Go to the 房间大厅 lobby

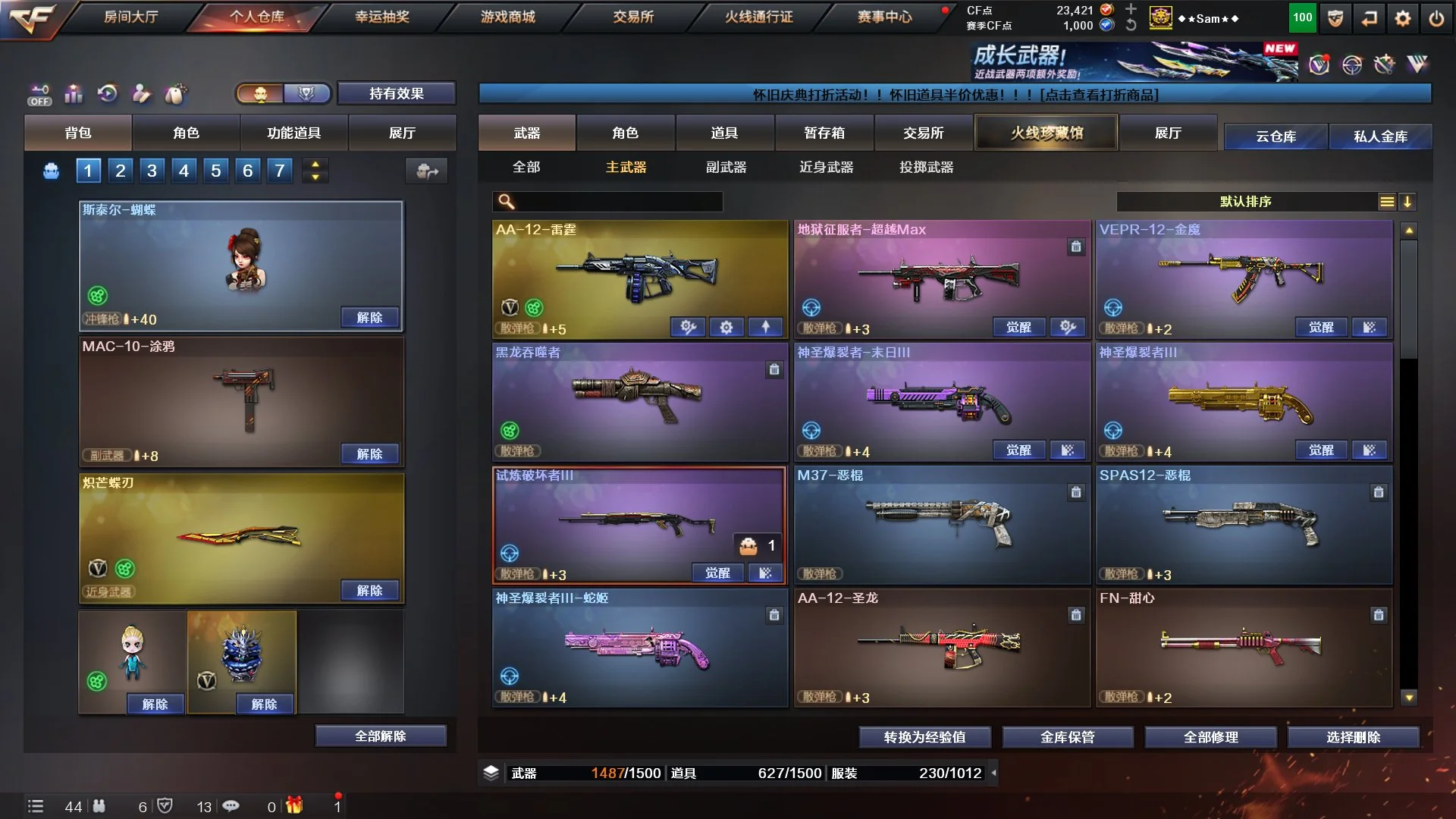coord(130,17)
